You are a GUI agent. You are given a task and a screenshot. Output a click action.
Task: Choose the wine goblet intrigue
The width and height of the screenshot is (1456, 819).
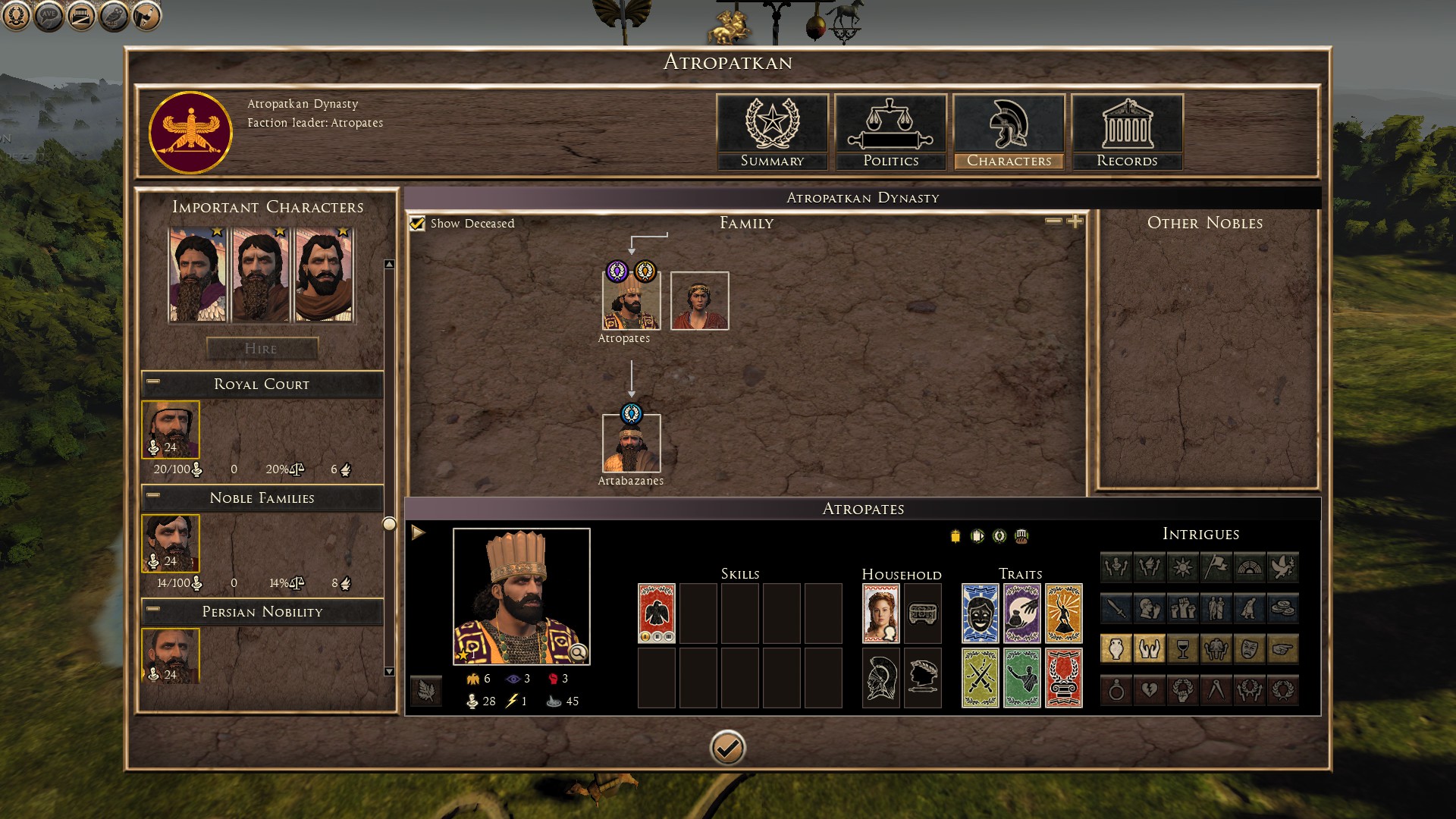tap(1183, 649)
